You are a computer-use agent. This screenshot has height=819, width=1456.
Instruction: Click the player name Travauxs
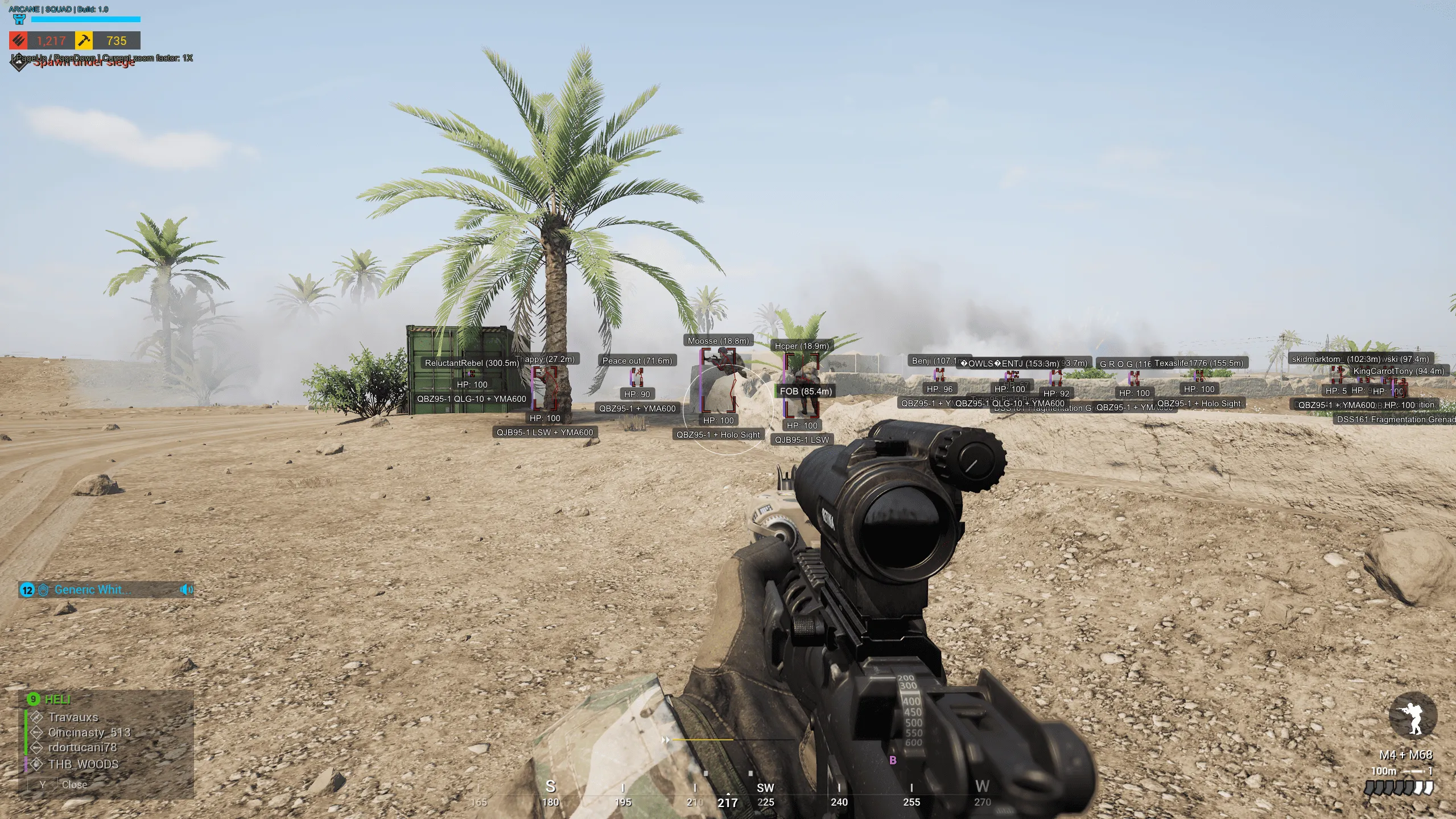pos(74,718)
